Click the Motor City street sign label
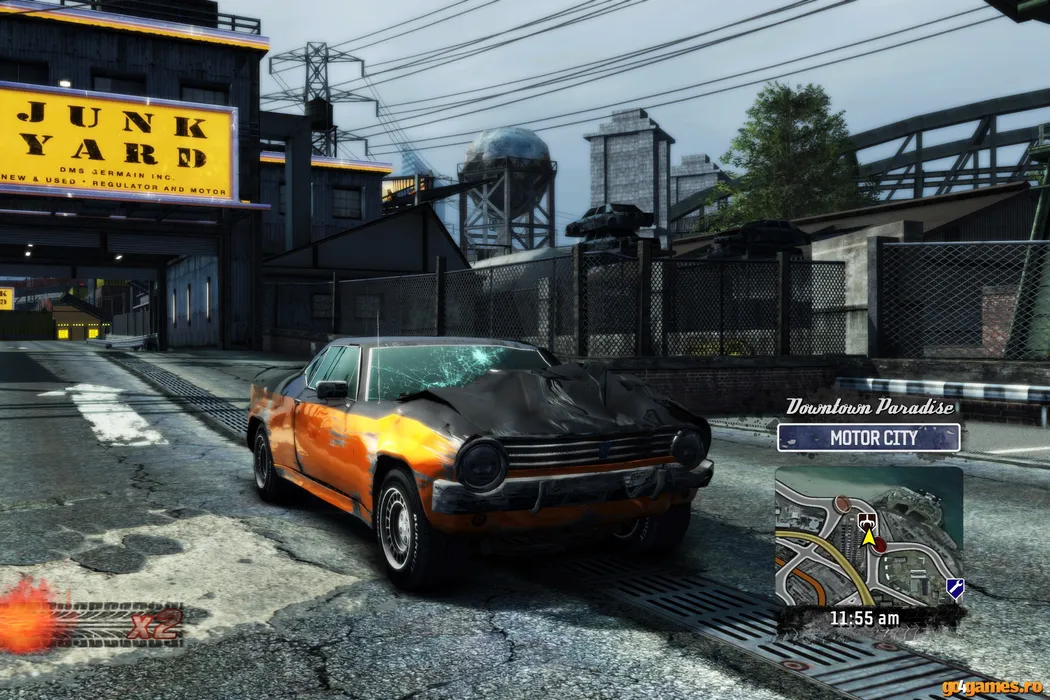 [x=868, y=438]
